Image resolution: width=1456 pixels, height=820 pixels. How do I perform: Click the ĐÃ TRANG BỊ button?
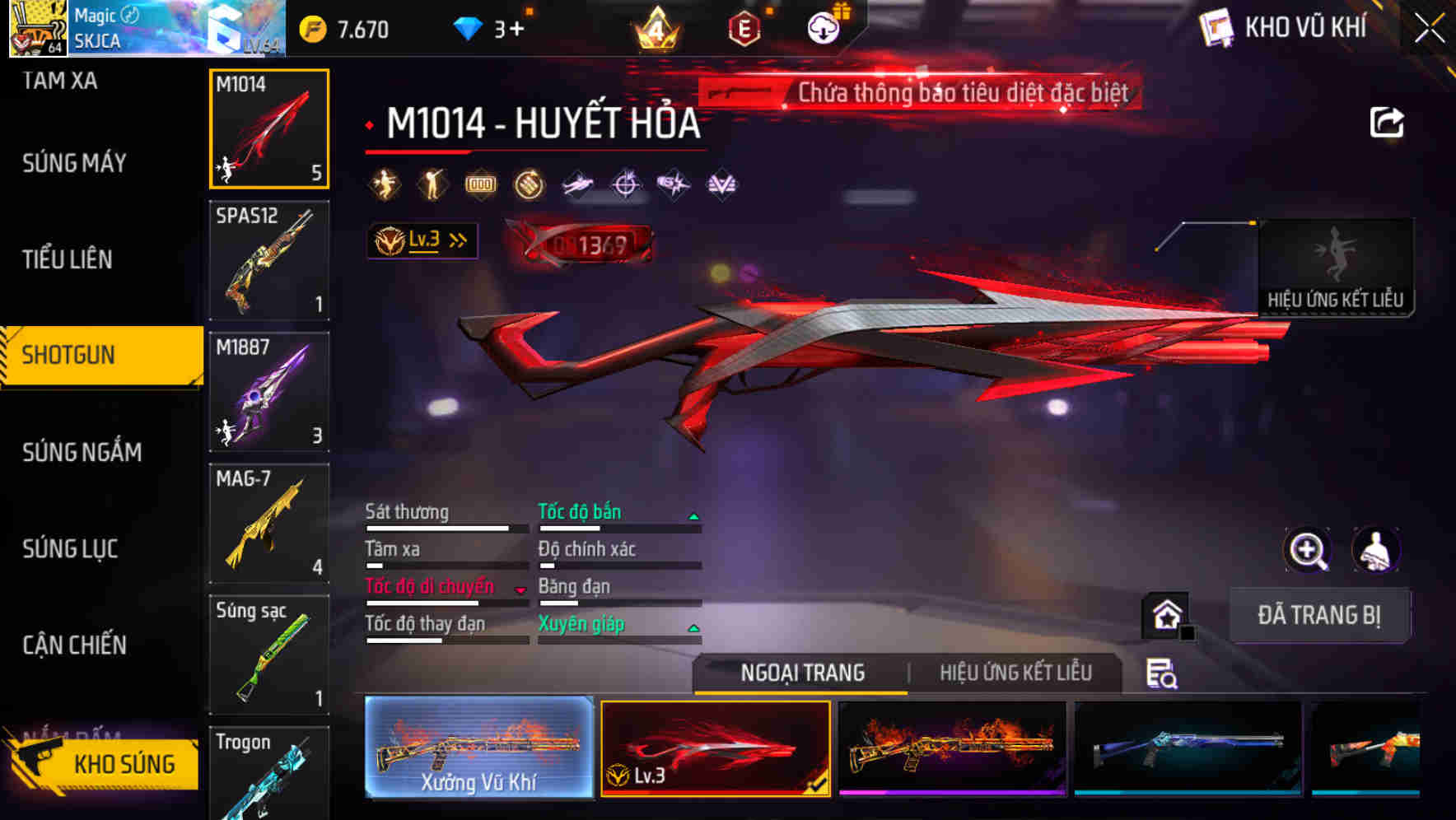(1320, 615)
